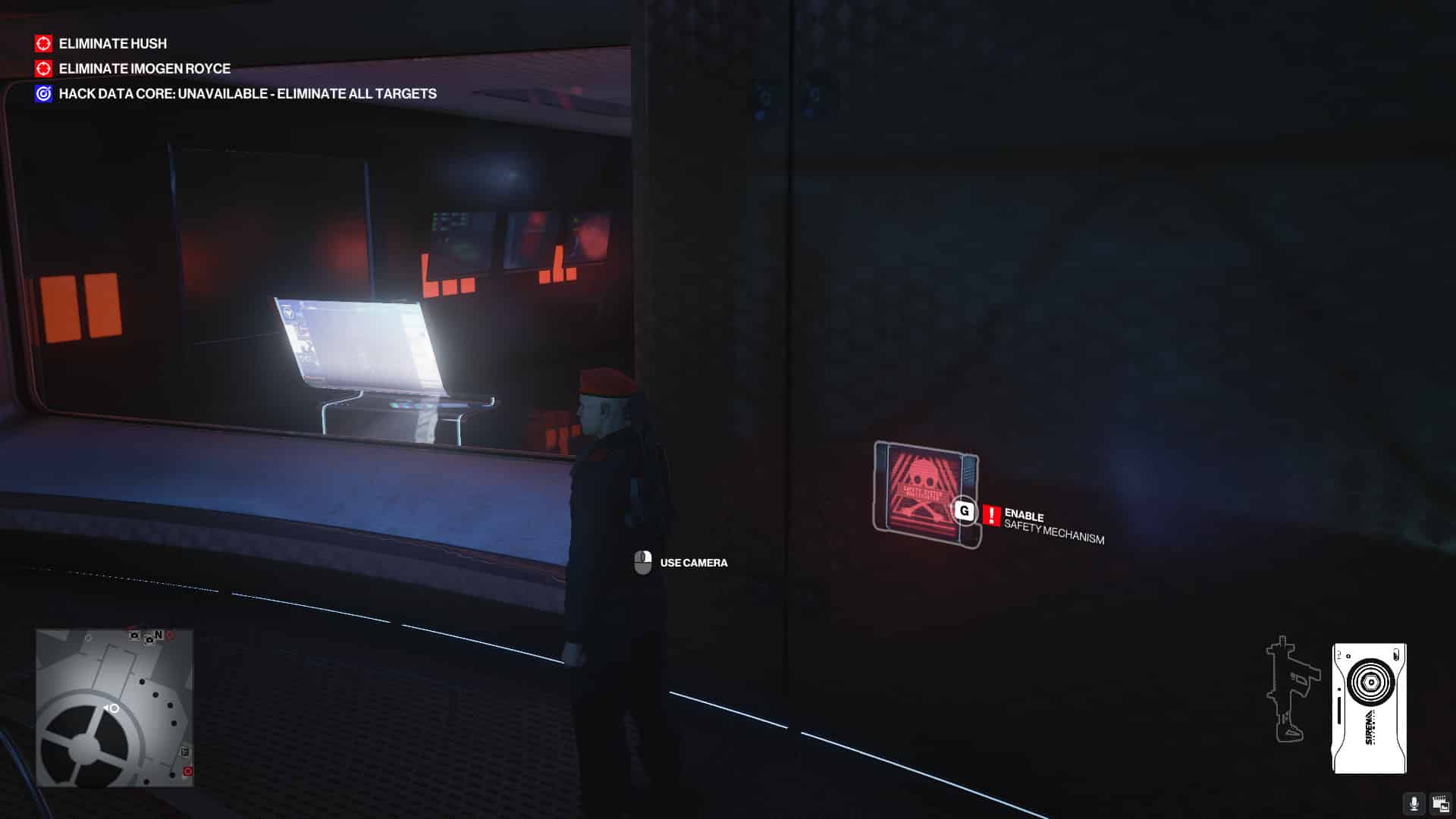
Task: Select the blue Hack Data Core icon
Action: point(42,93)
